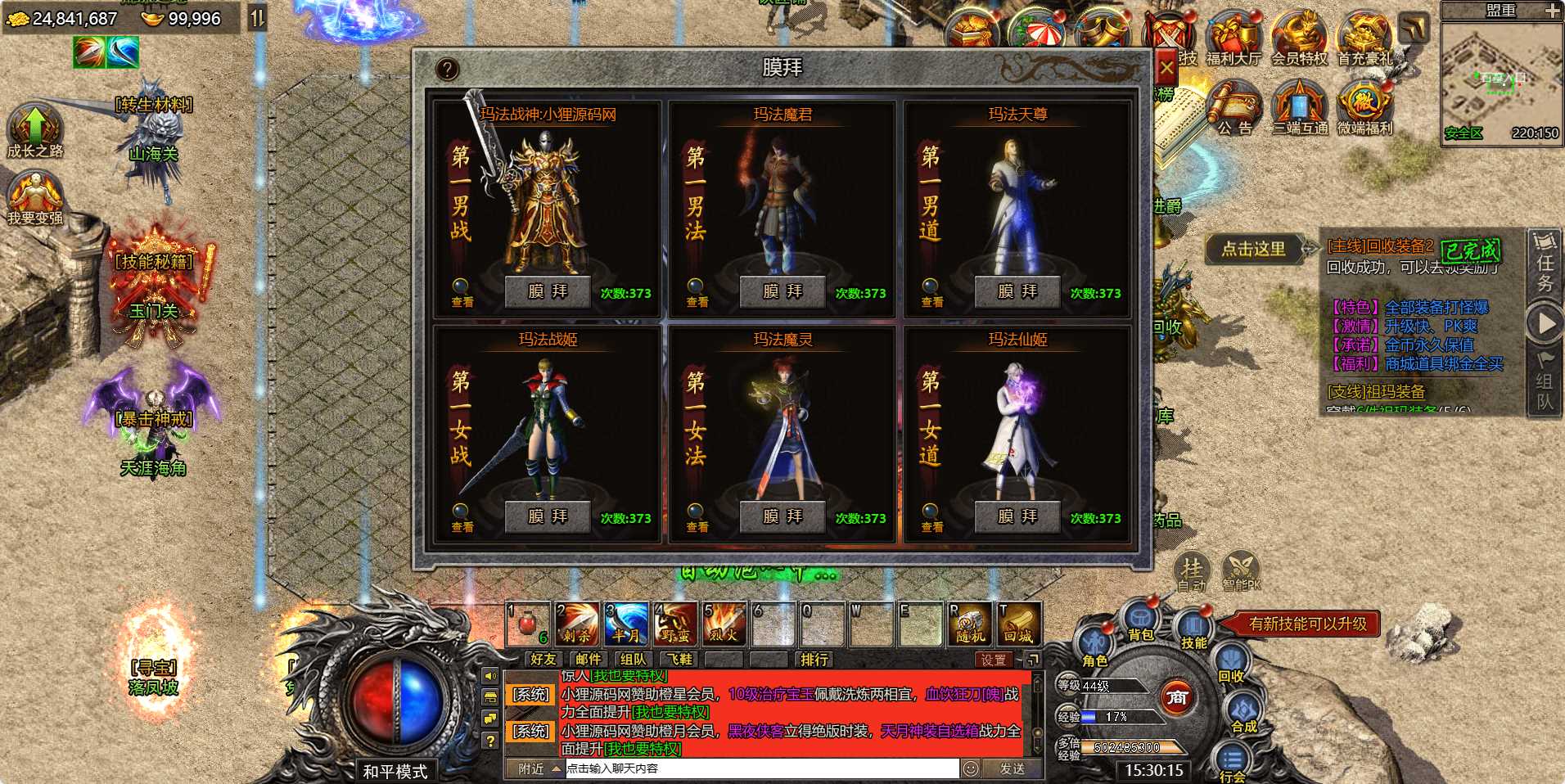This screenshot has width=1565, height=784.
Task: Open the 邮件 mail tab
Action: point(589,660)
